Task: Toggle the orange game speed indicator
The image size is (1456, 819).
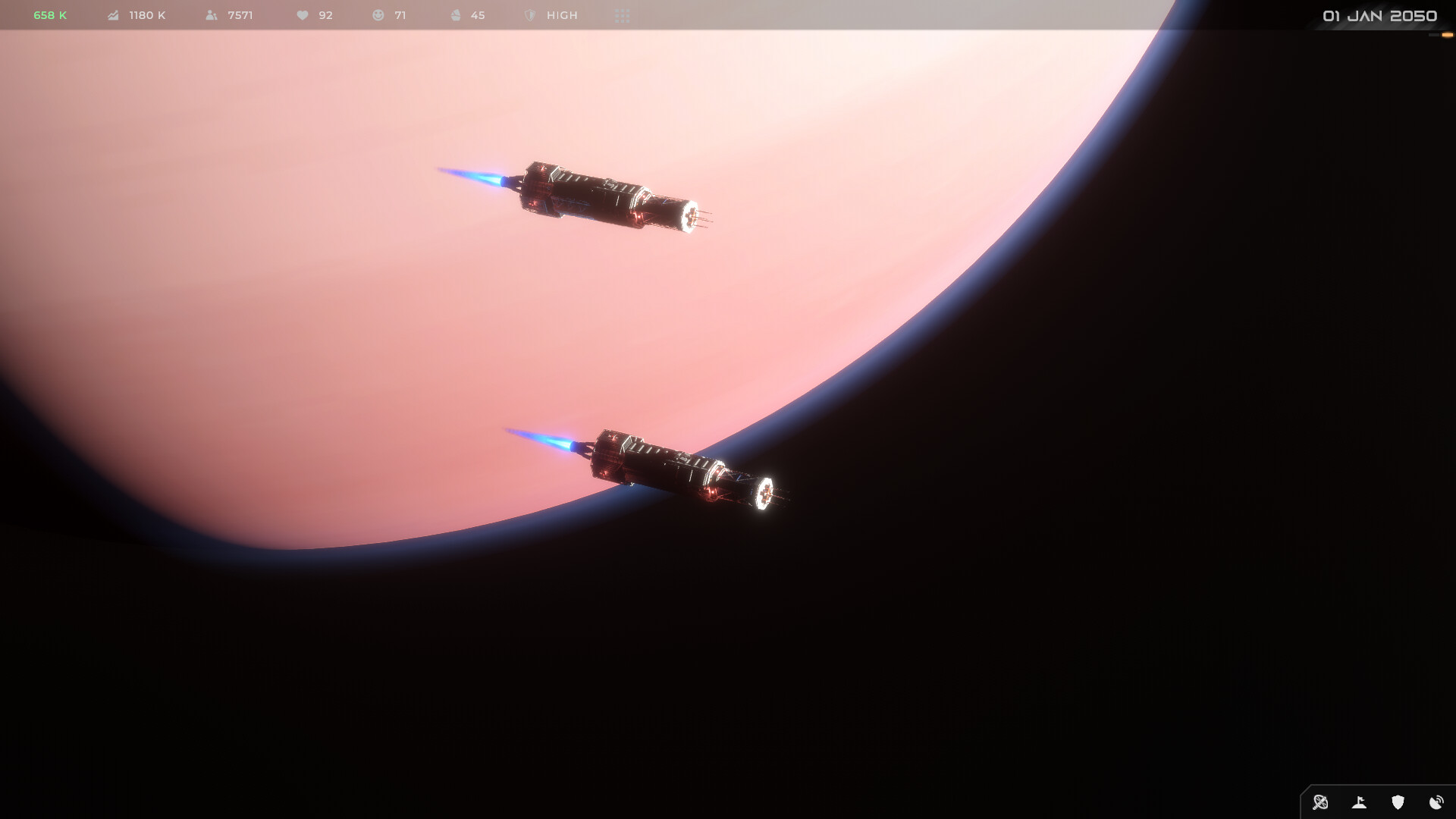Action: click(1447, 35)
